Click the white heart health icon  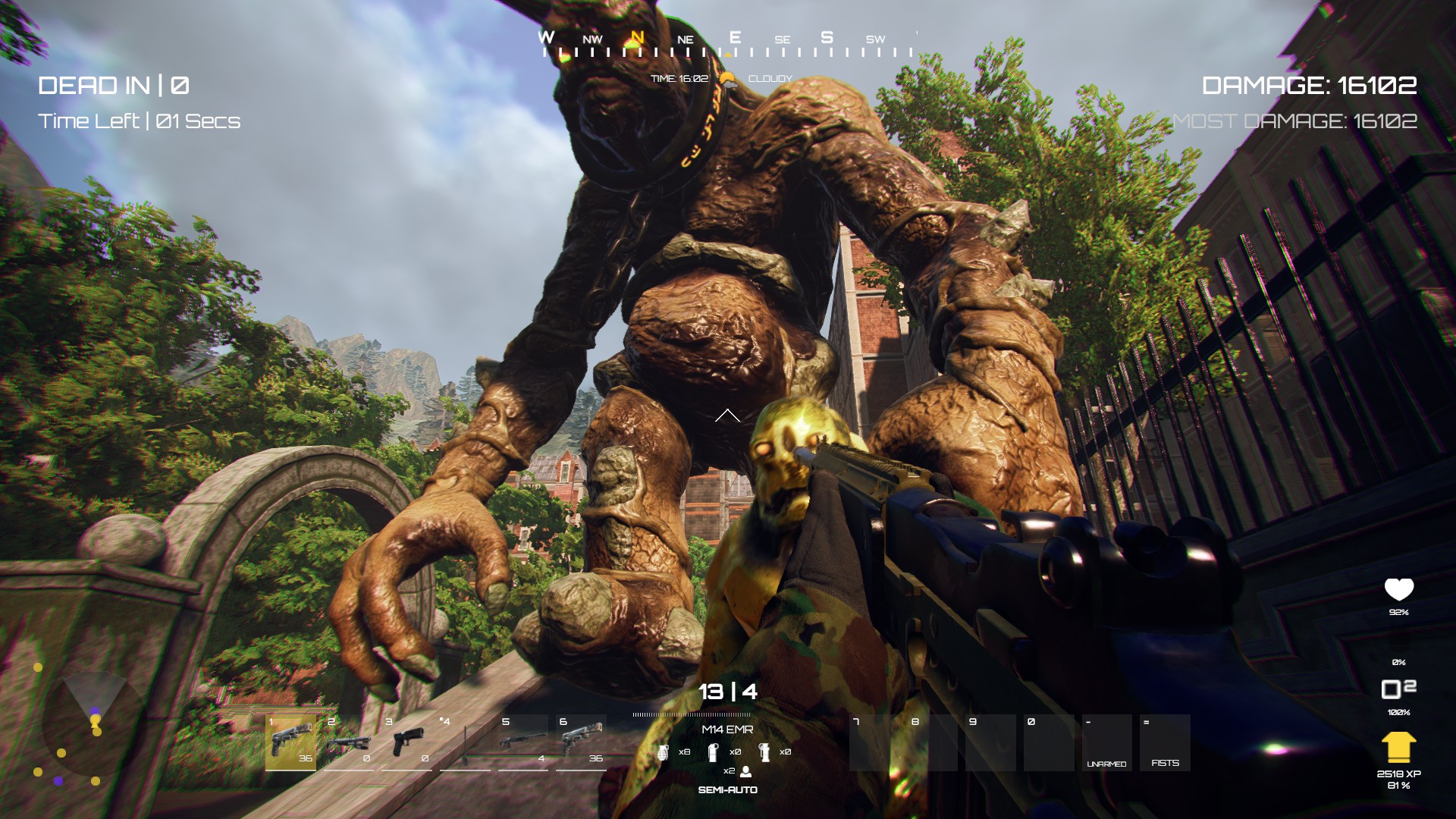click(x=1398, y=589)
